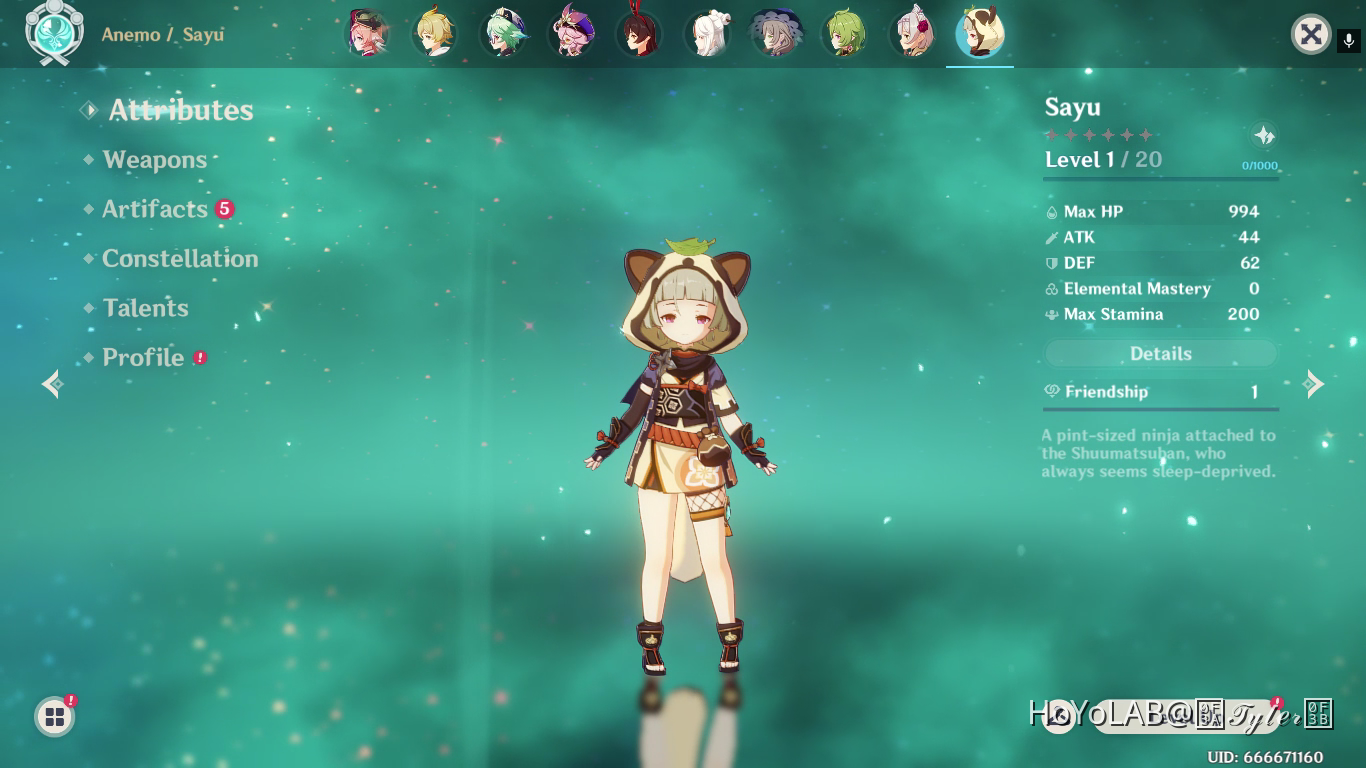Open the Artifacts section with notification badge

[157, 209]
